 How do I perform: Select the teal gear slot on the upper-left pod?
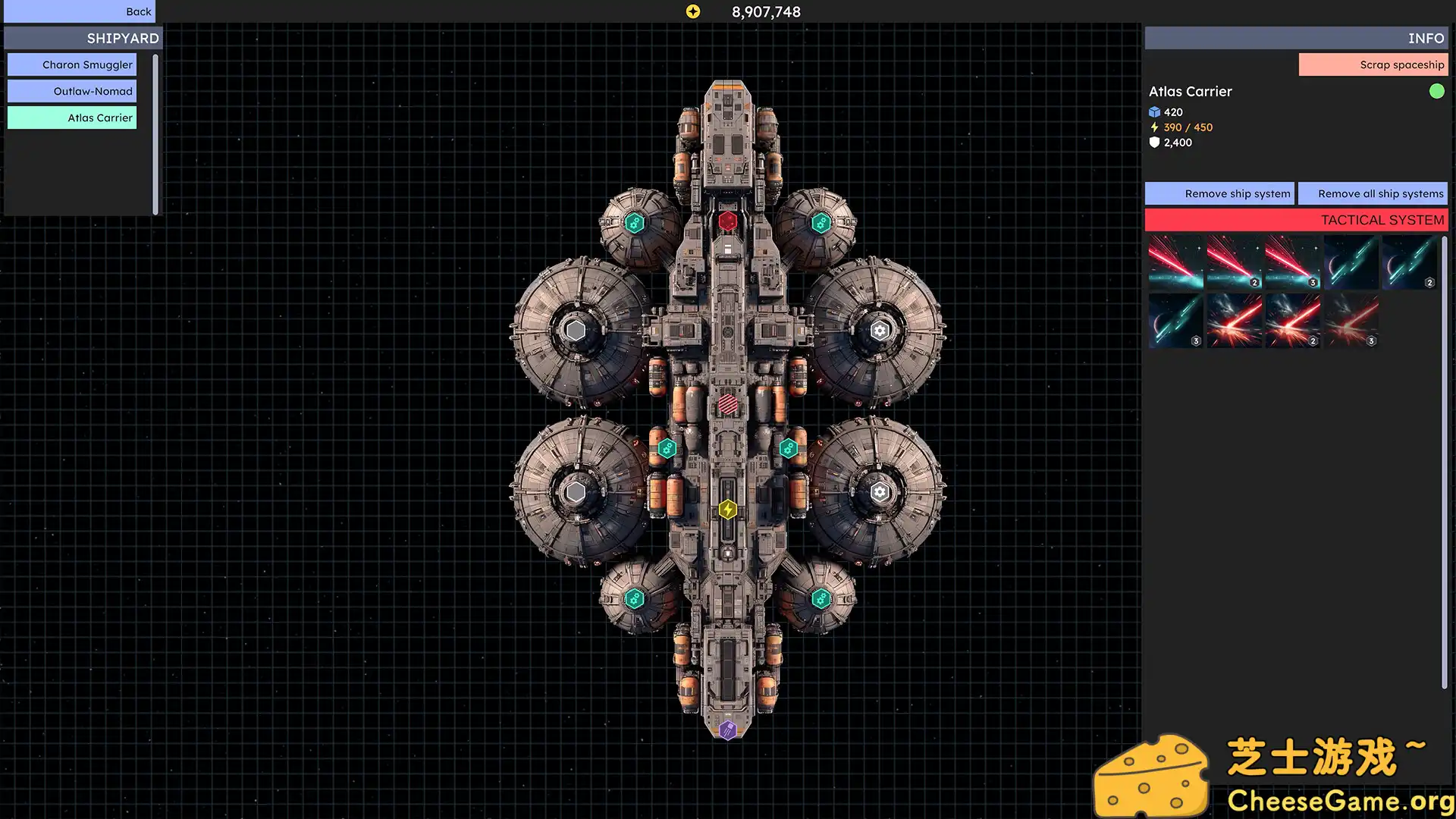point(634,222)
